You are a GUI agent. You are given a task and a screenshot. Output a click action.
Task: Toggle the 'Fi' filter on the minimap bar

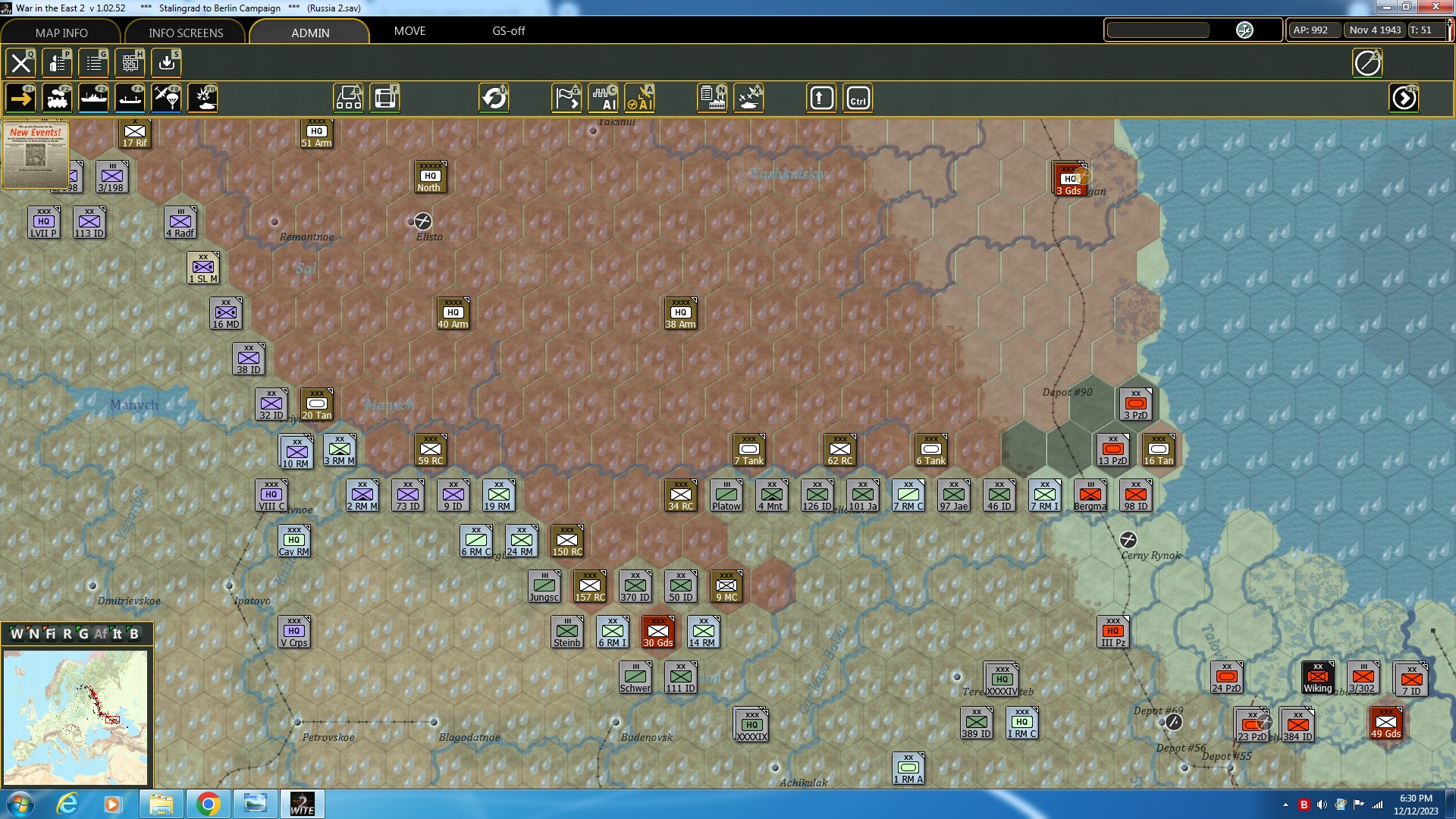(50, 635)
